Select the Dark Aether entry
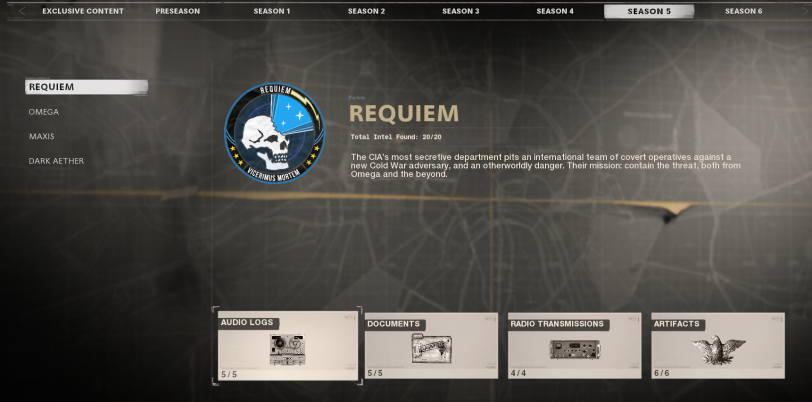The height and width of the screenshot is (402, 812). click(x=56, y=161)
